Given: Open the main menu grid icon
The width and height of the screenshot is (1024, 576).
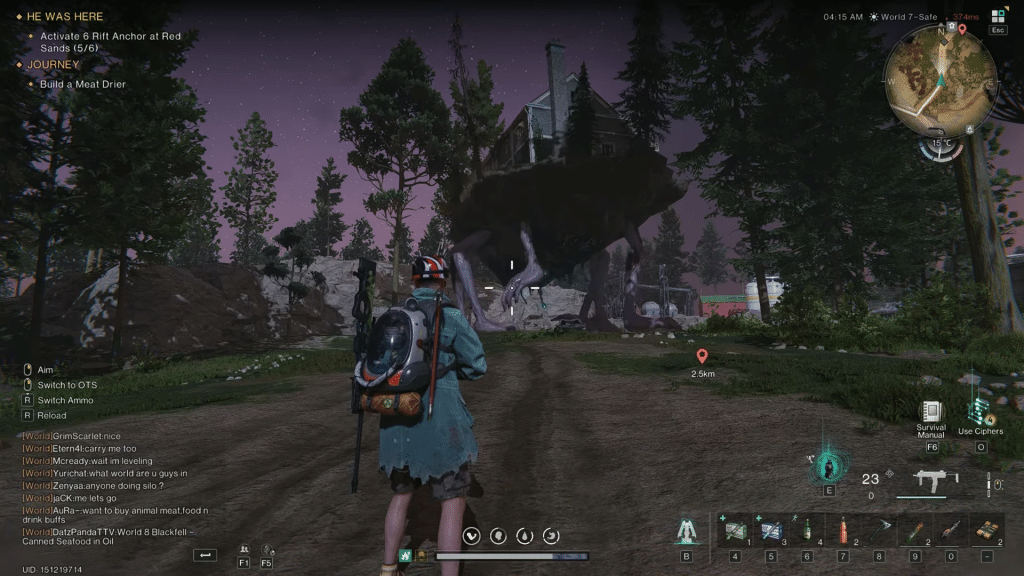Looking at the screenshot, I should pyautogui.click(x=997, y=16).
